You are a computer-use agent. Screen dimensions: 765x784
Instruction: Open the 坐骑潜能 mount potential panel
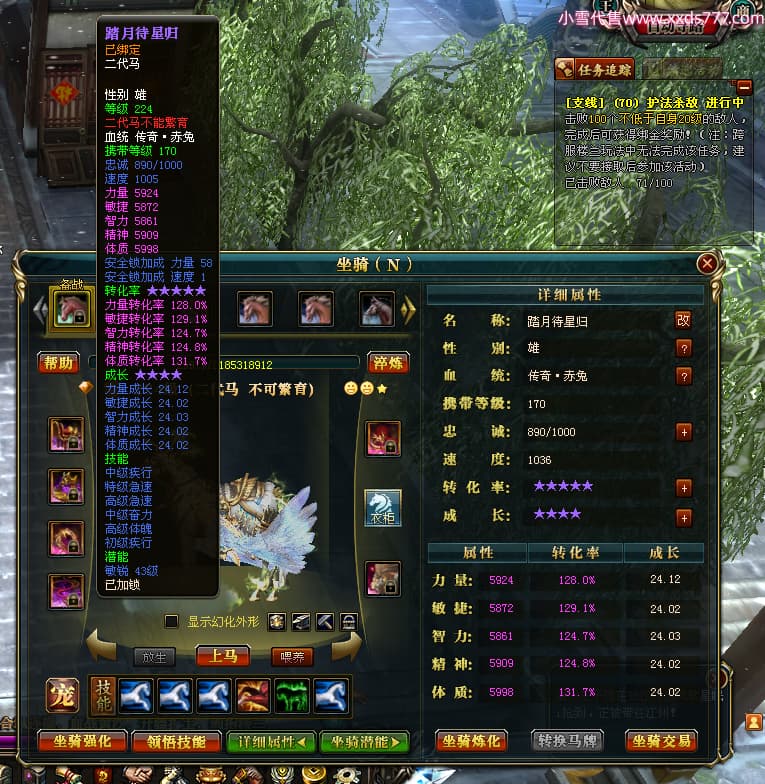(x=365, y=741)
